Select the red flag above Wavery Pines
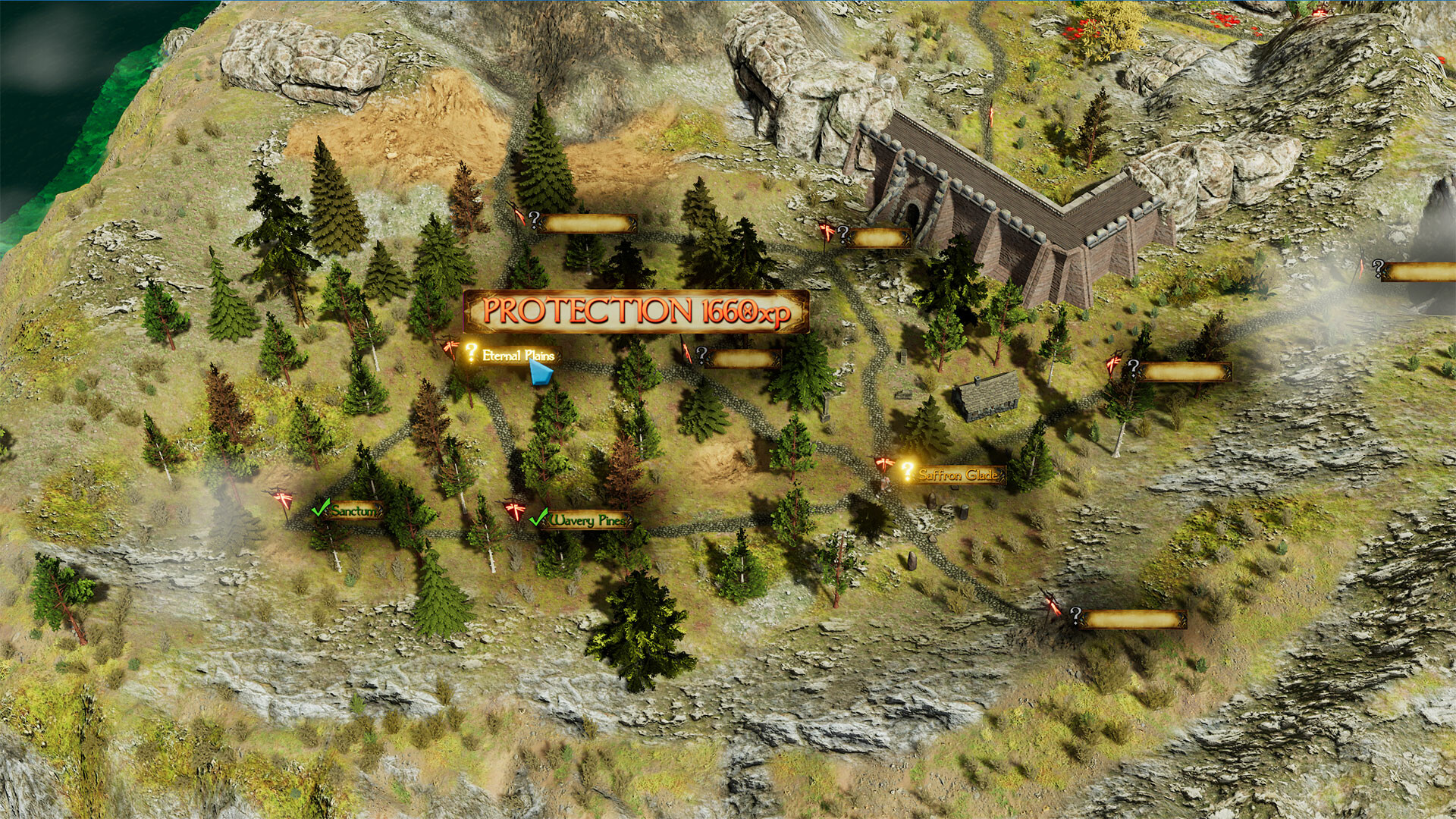The height and width of the screenshot is (819, 1456). pos(514,510)
